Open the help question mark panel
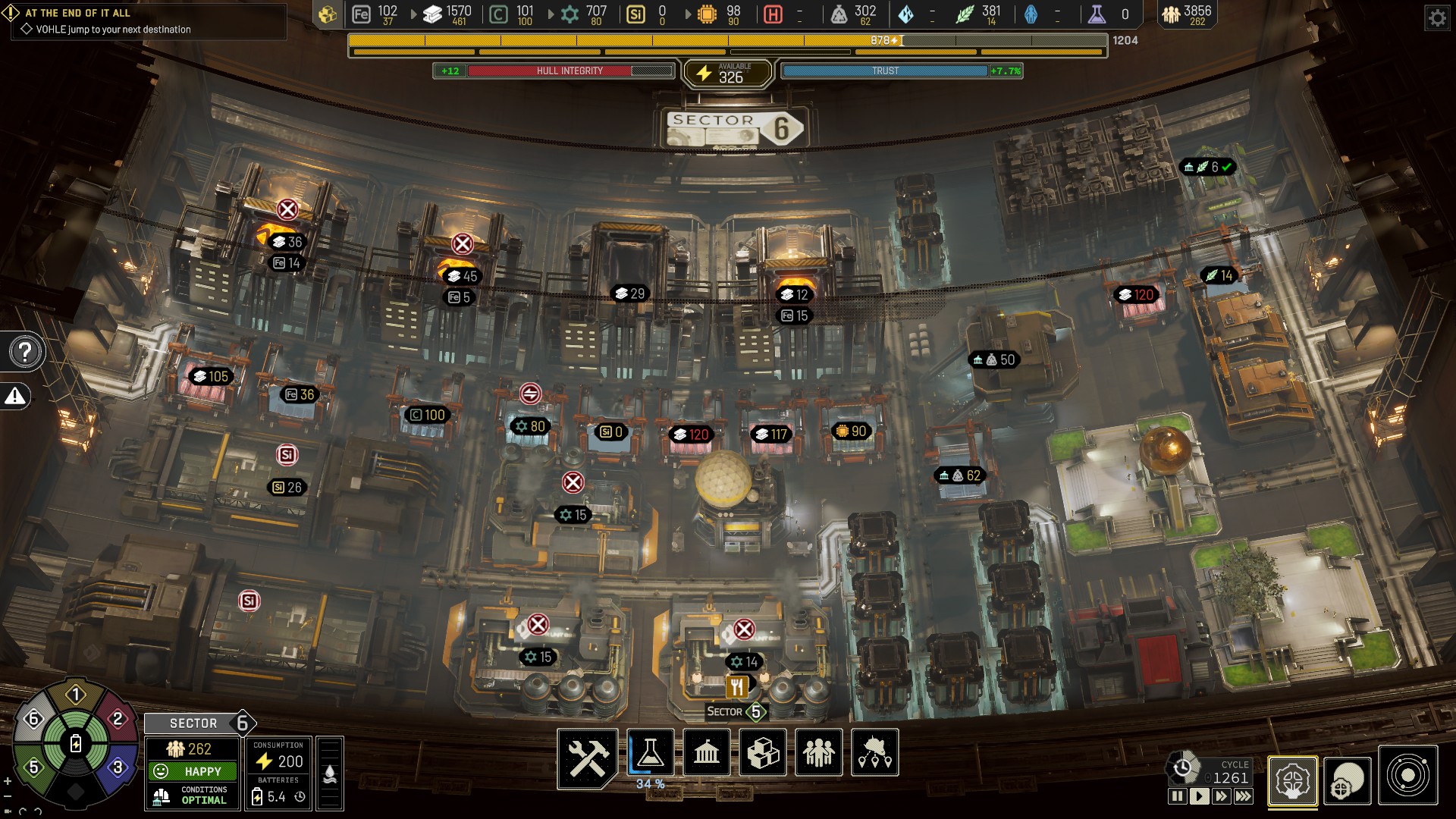Viewport: 1456px width, 819px height. click(25, 352)
